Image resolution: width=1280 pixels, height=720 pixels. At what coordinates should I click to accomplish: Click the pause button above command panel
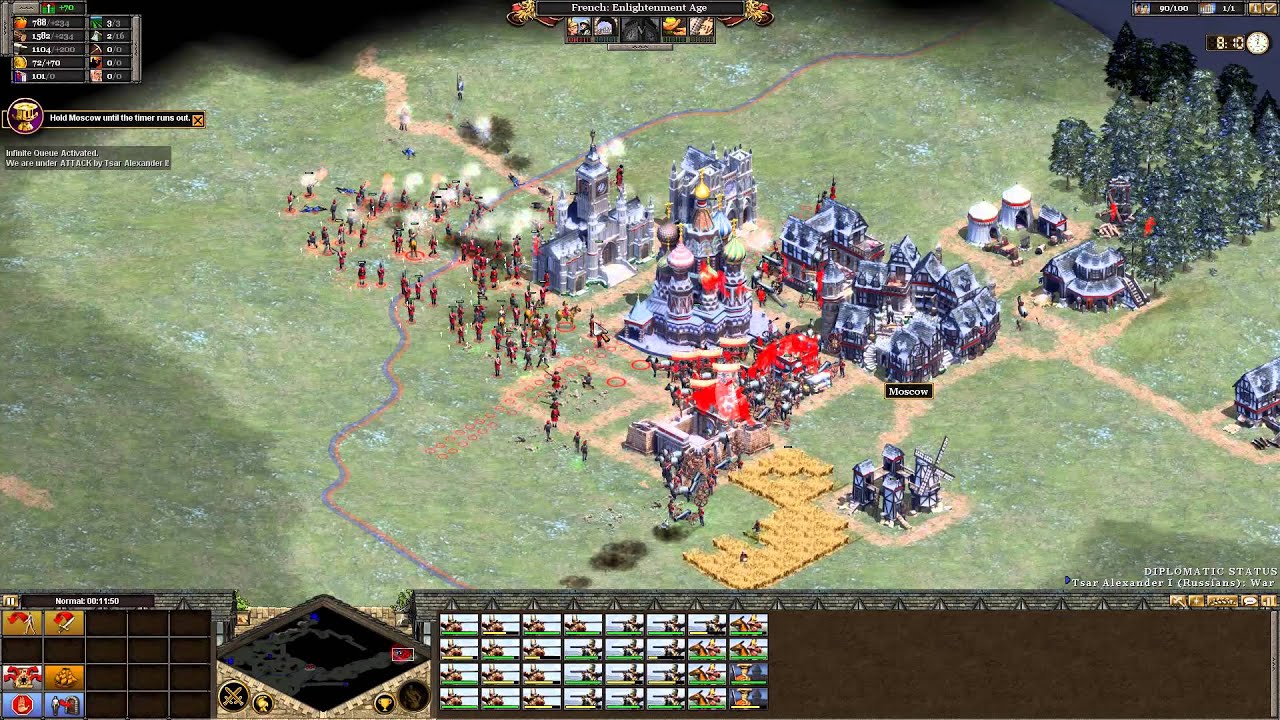click(x=11, y=601)
